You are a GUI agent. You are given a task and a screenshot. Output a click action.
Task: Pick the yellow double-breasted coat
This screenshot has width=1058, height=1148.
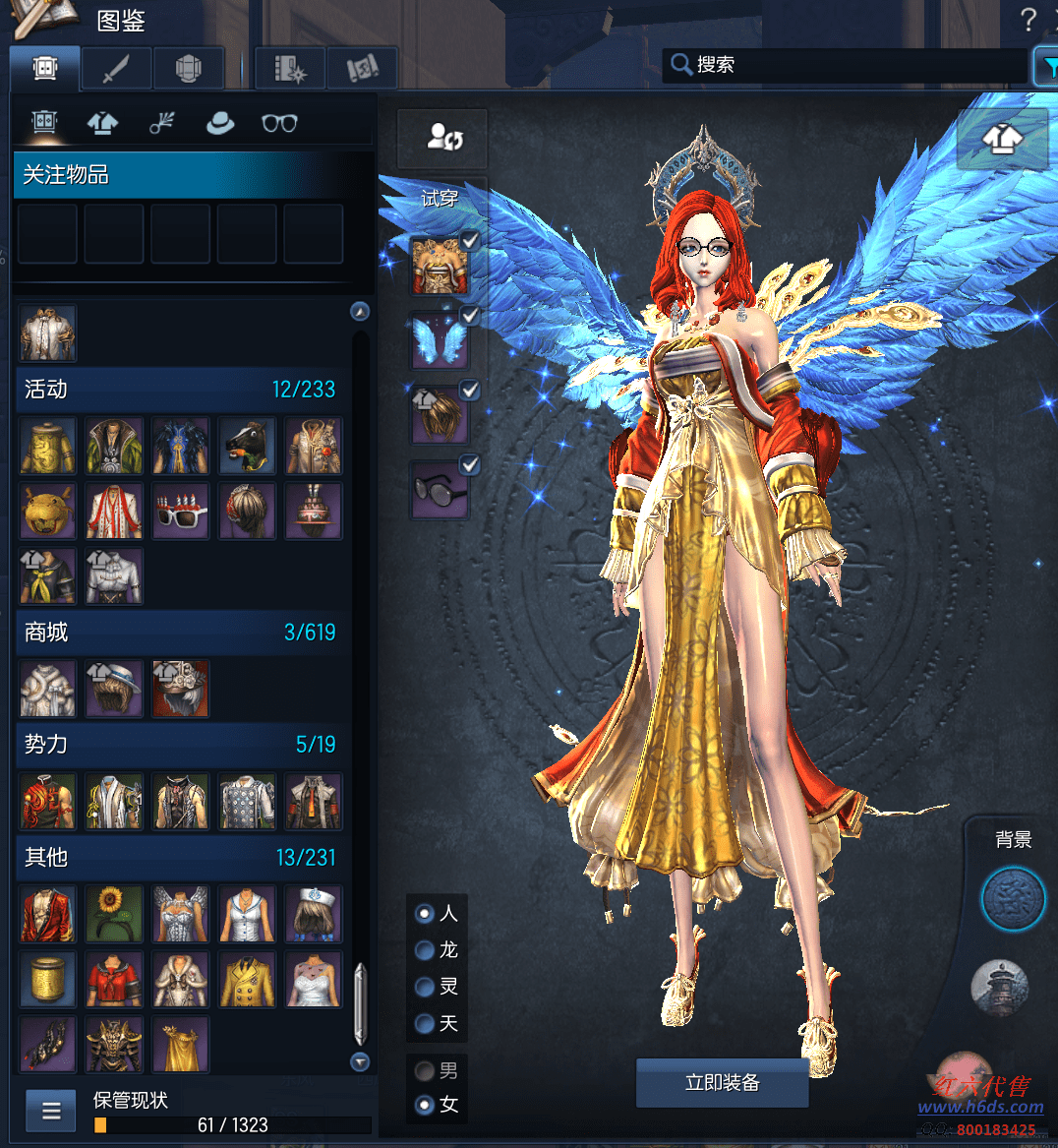point(247,980)
